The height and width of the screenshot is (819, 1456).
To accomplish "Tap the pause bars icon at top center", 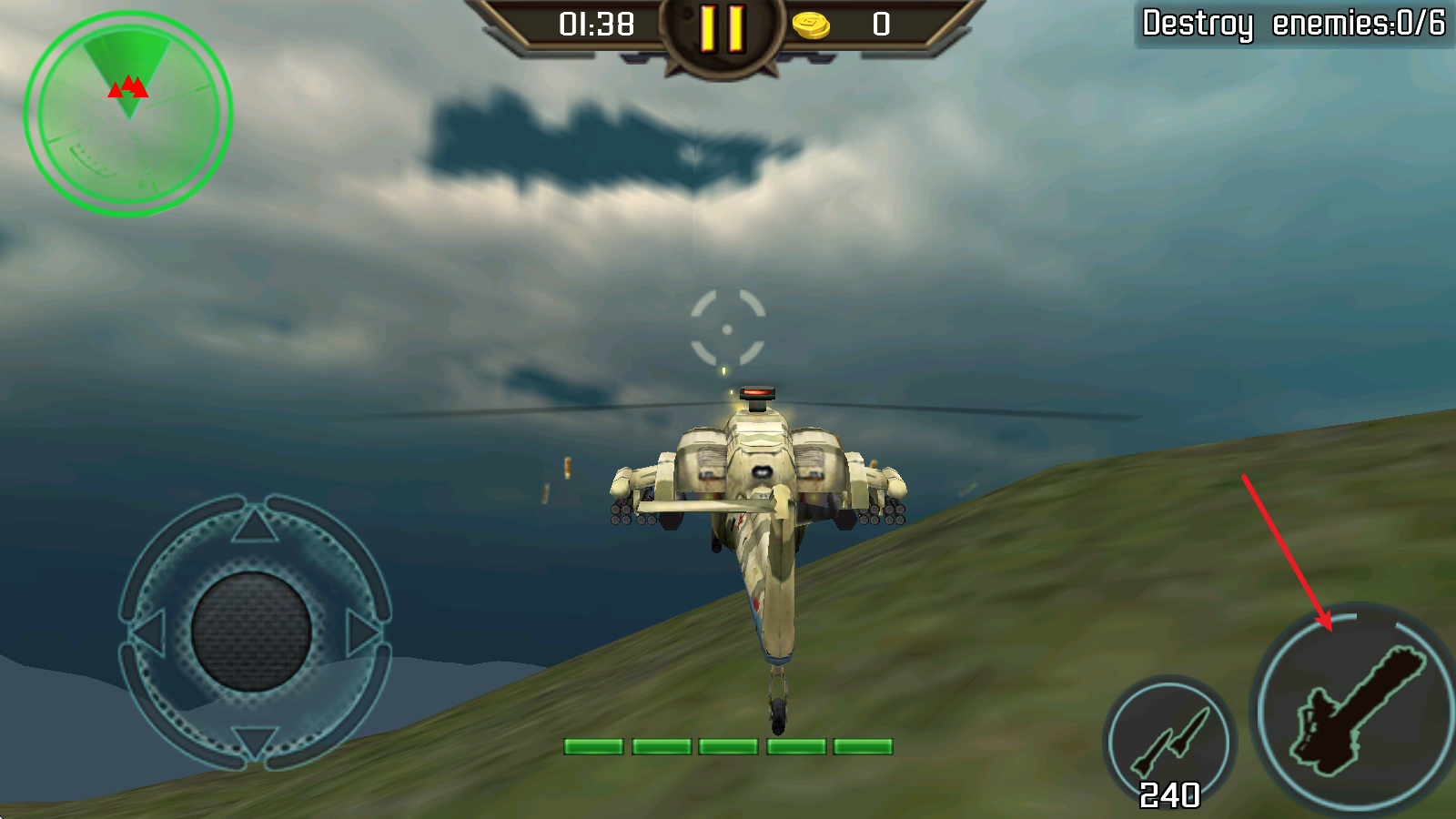I will point(723,29).
